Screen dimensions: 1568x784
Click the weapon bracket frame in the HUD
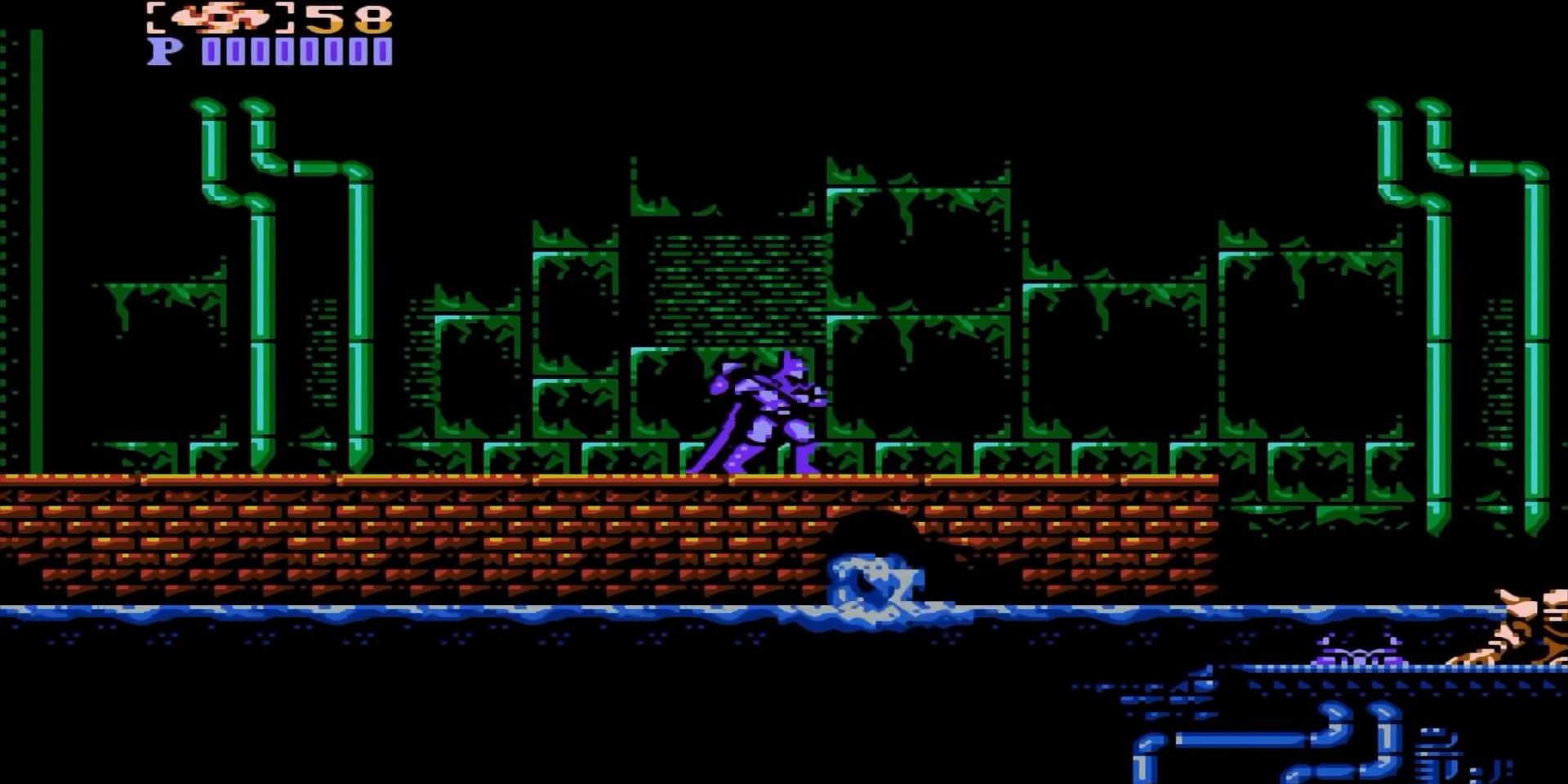155,18
